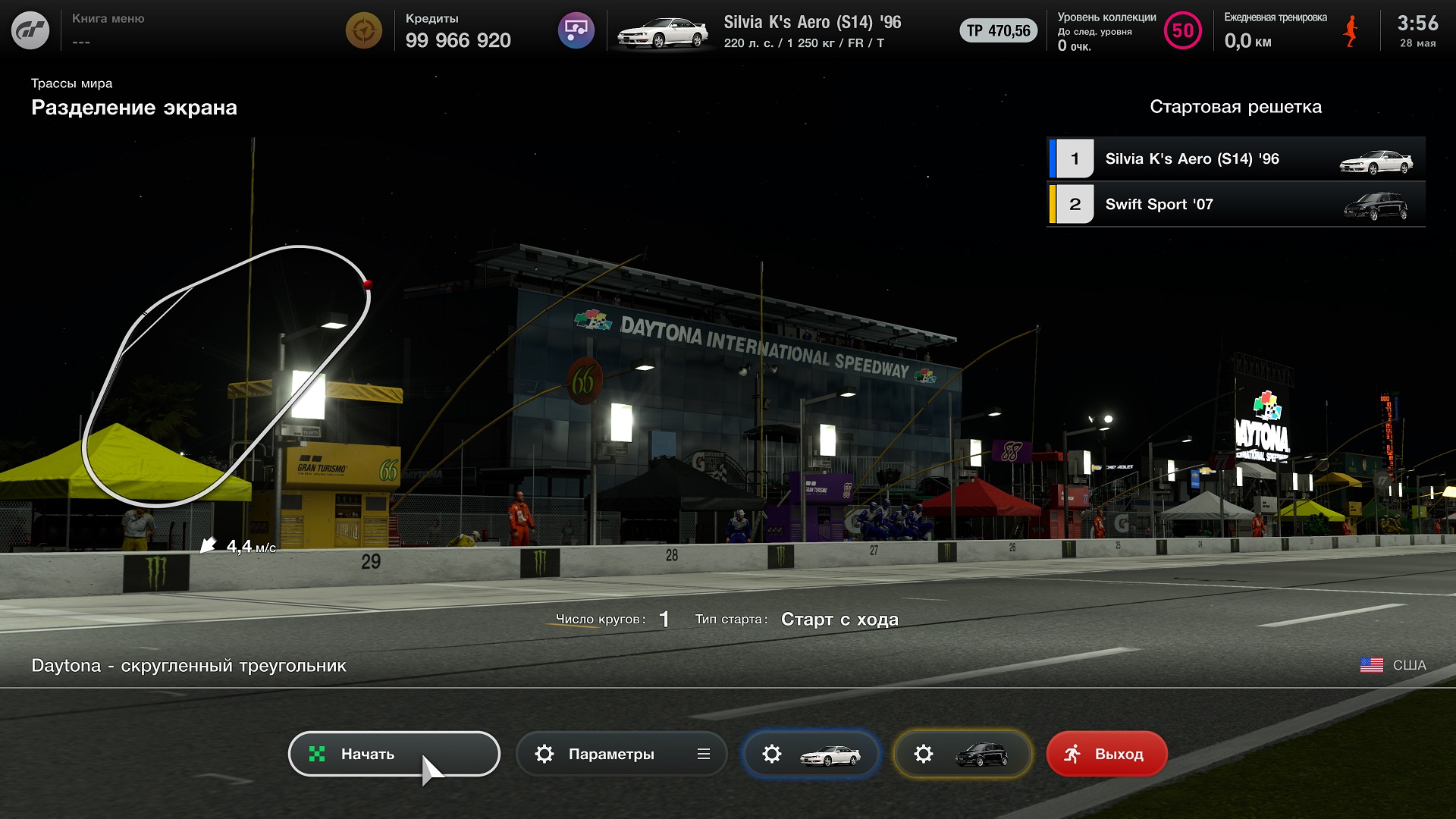Screen dimensions: 1456x819
Task: Show the daily workout running icon
Action: (1350, 31)
